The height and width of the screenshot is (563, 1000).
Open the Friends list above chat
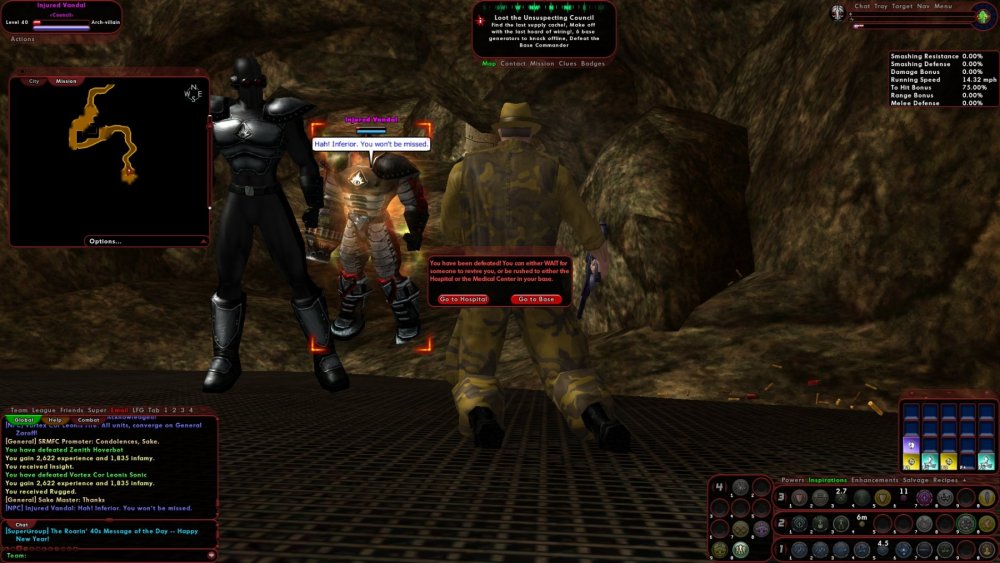click(71, 410)
